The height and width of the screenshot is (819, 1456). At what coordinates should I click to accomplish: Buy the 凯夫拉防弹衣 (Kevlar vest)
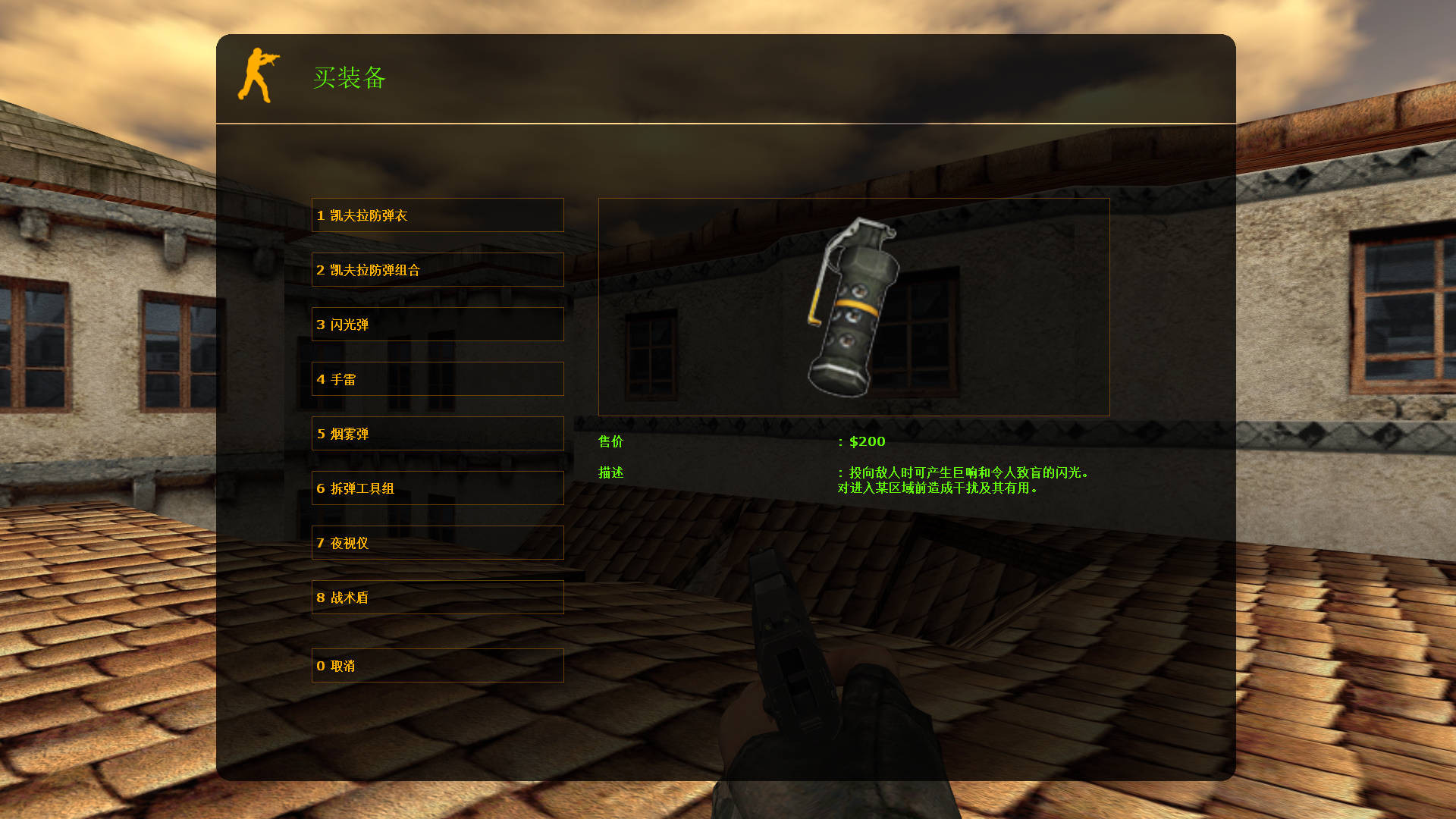[x=437, y=215]
